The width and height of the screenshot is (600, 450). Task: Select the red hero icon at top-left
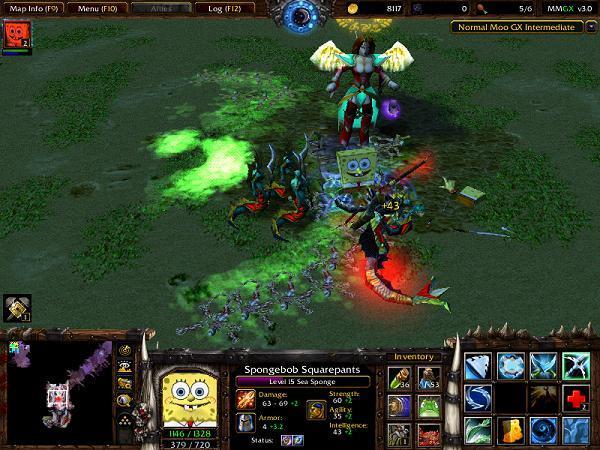[x=16, y=37]
